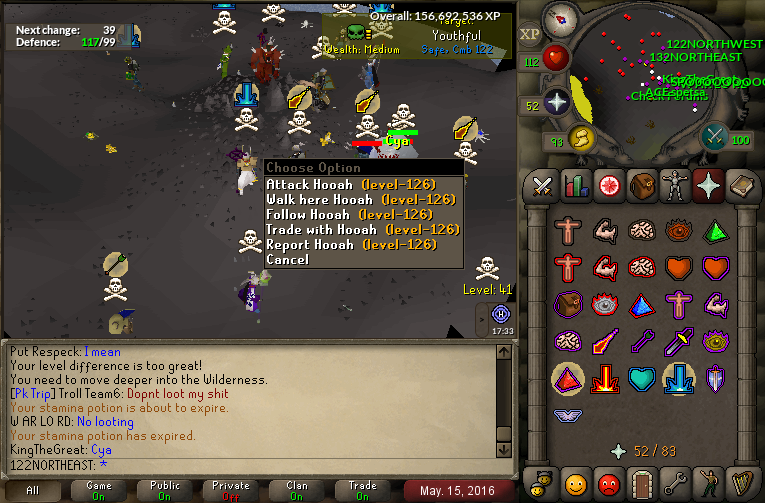Click the compass to face north

[x=560, y=17]
